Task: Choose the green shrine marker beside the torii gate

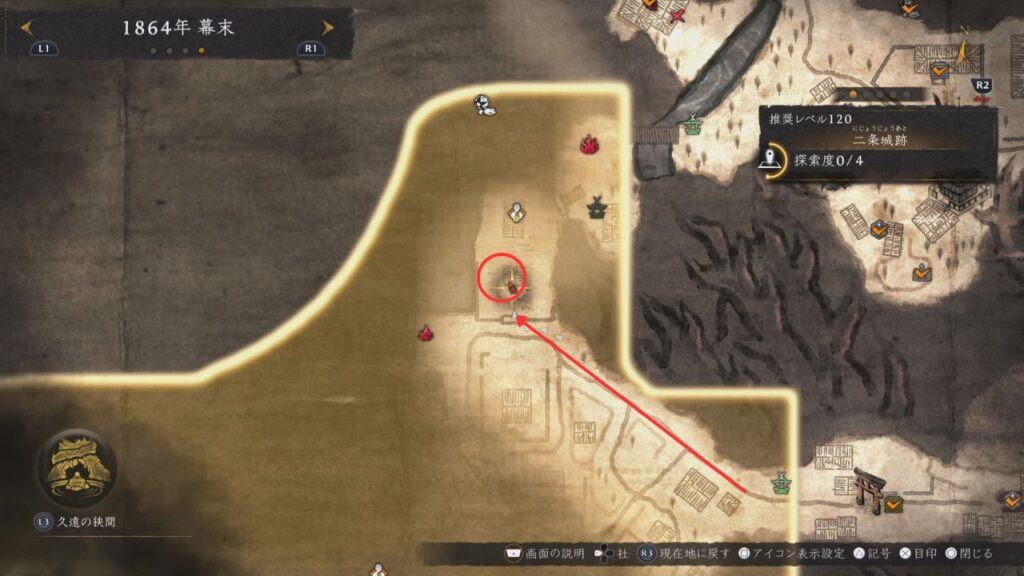Action: [780, 486]
